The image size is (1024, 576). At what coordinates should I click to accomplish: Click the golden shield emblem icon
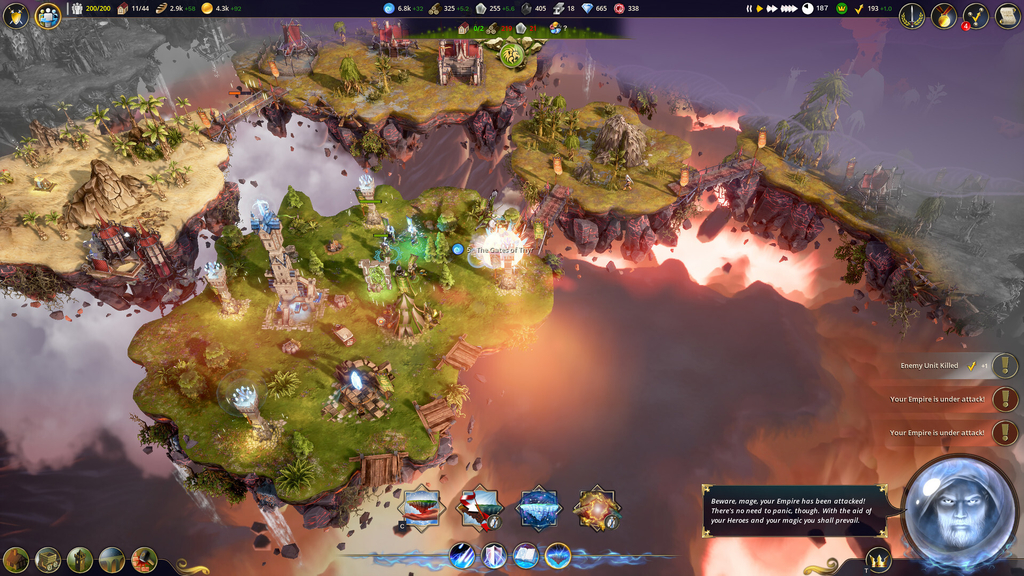tap(15, 15)
